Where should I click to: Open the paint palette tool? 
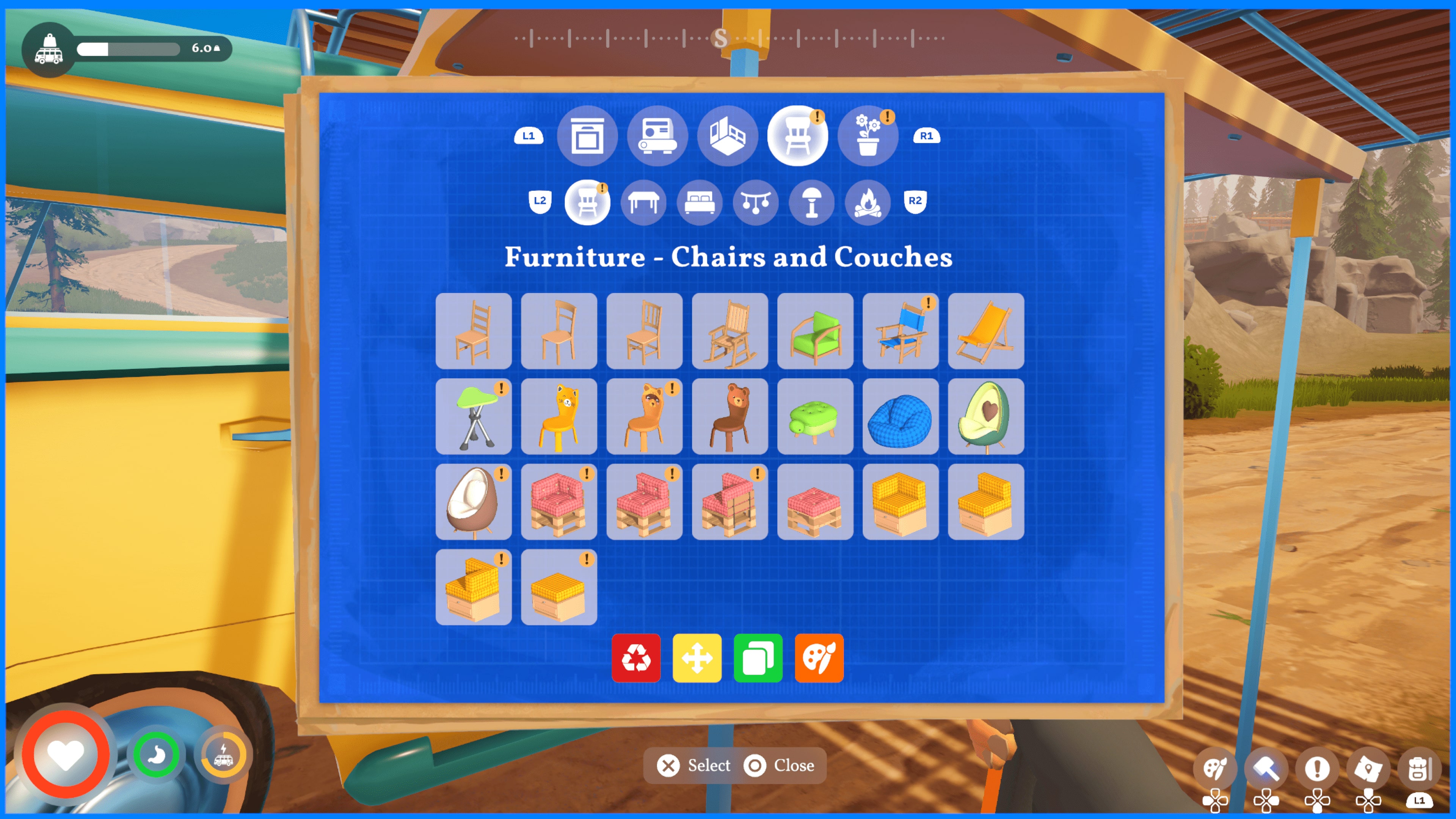click(x=819, y=657)
